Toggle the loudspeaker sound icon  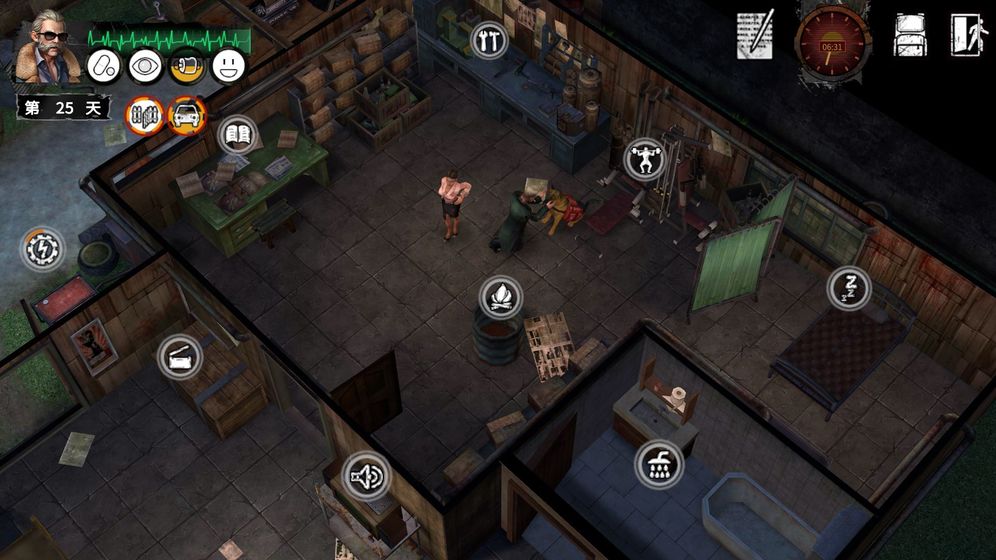pyautogui.click(x=365, y=476)
